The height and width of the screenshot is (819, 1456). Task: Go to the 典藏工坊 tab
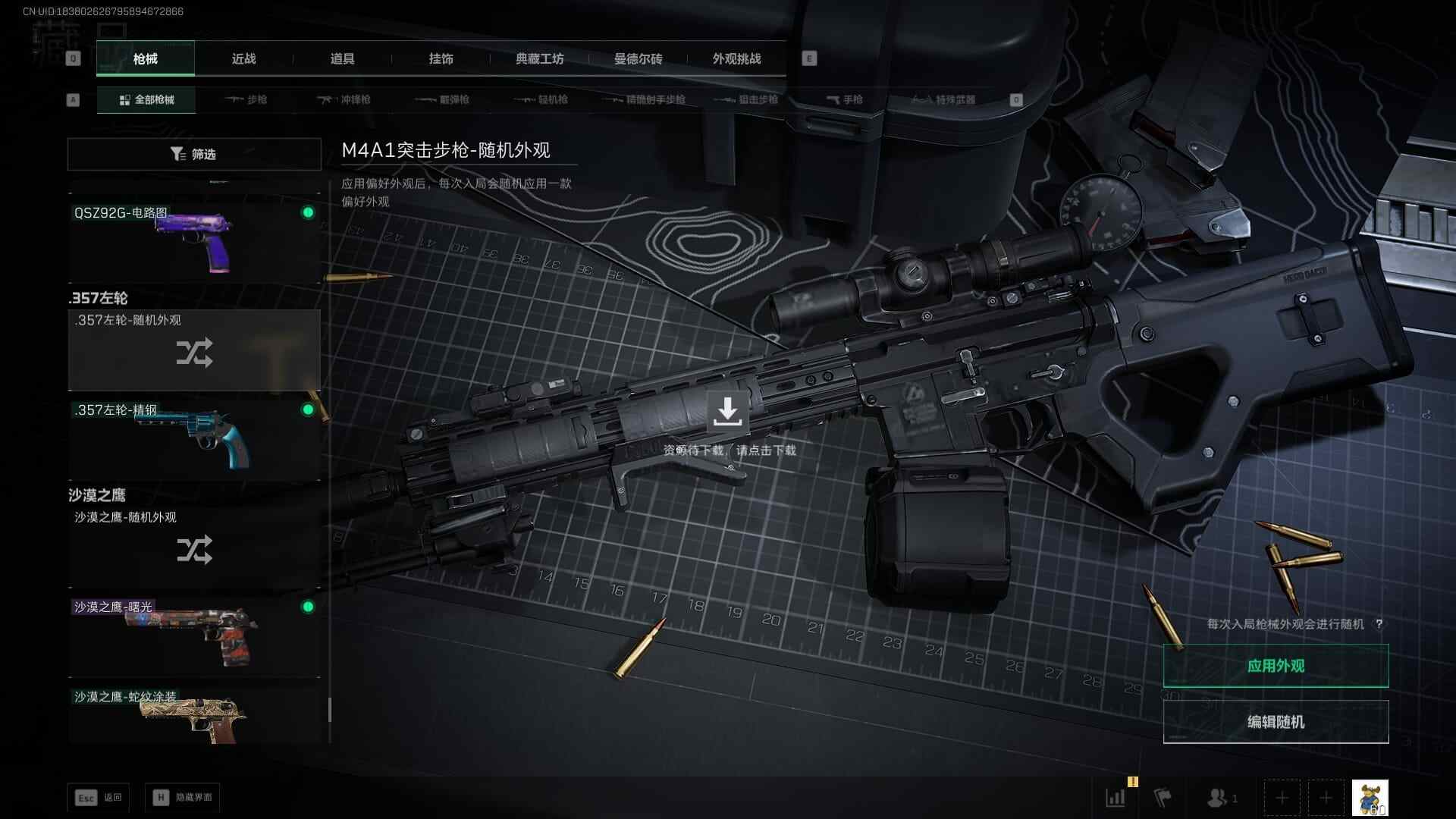(539, 58)
